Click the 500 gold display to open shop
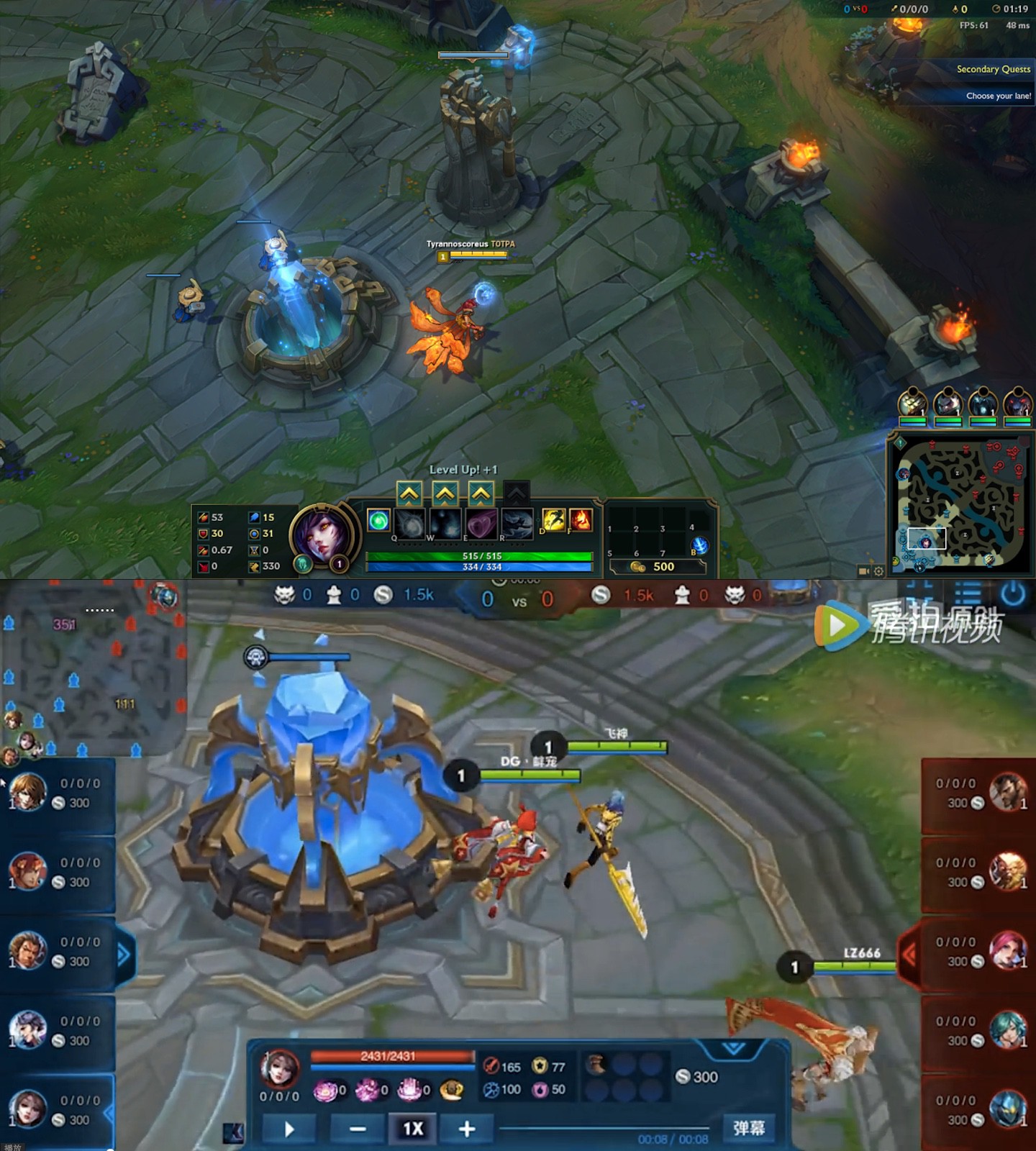This screenshot has height=1151, width=1036. coord(657,566)
